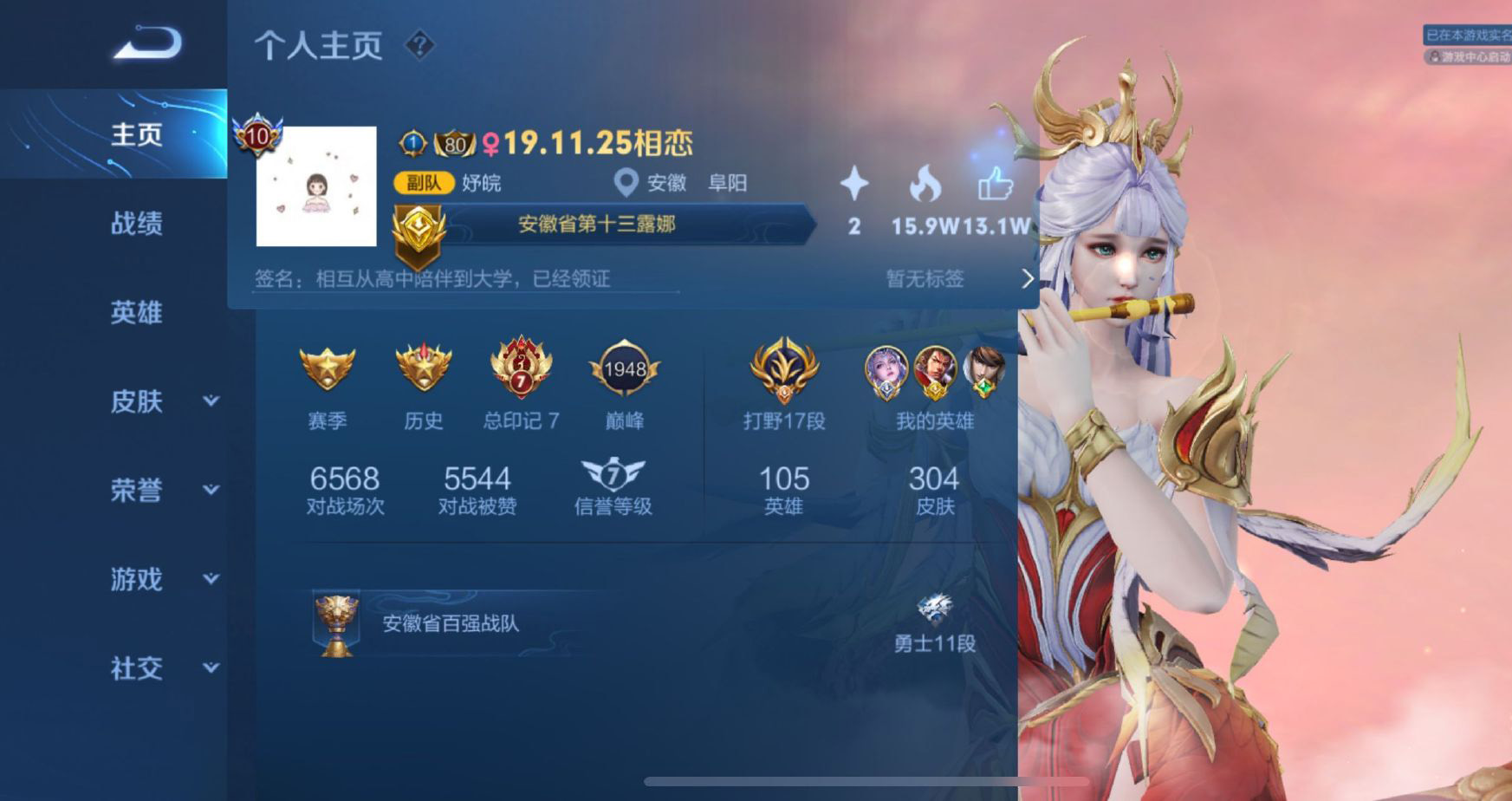This screenshot has height=801, width=1512.
Task: Click the female gender symbol before the nickname
Action: (490, 143)
